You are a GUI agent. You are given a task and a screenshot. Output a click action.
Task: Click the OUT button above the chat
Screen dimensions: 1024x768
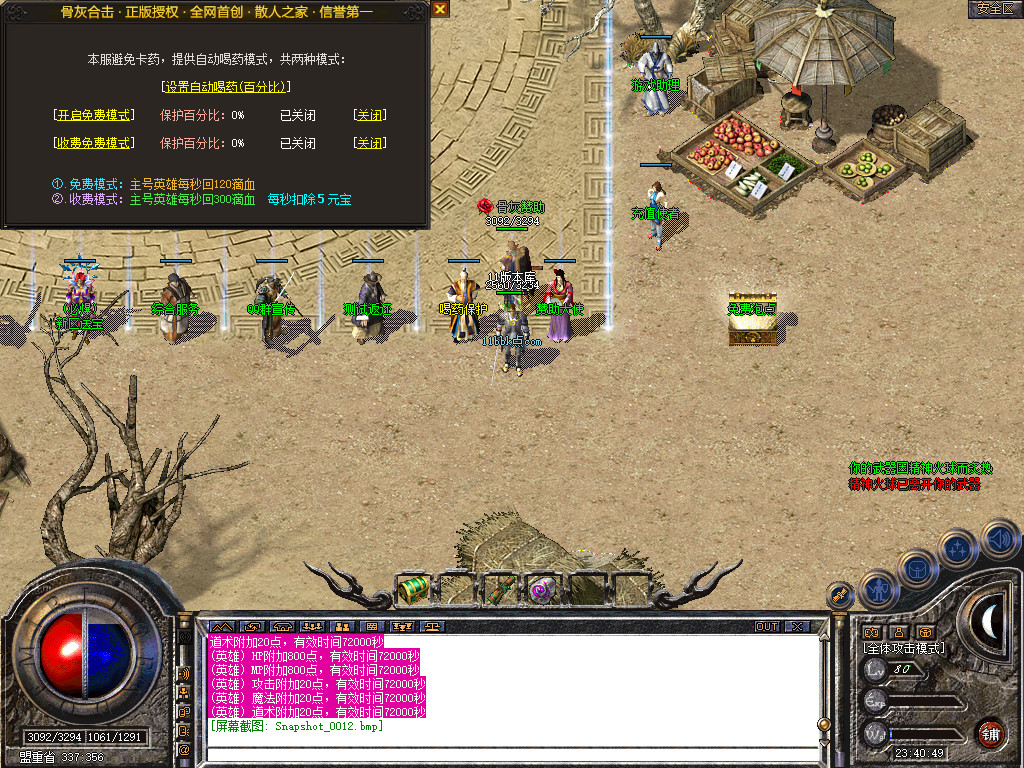pos(767,627)
